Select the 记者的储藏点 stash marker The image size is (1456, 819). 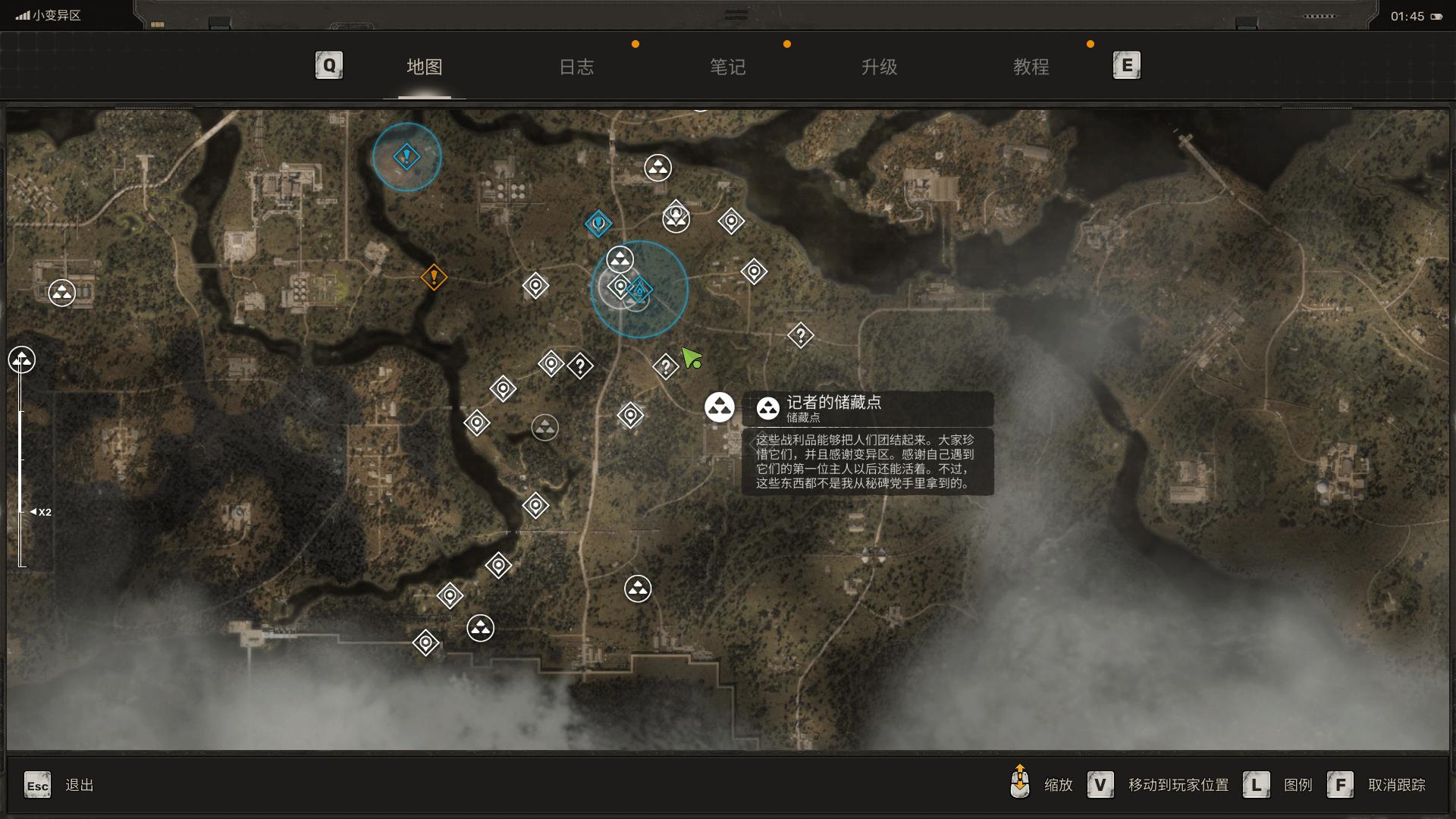coord(719,407)
